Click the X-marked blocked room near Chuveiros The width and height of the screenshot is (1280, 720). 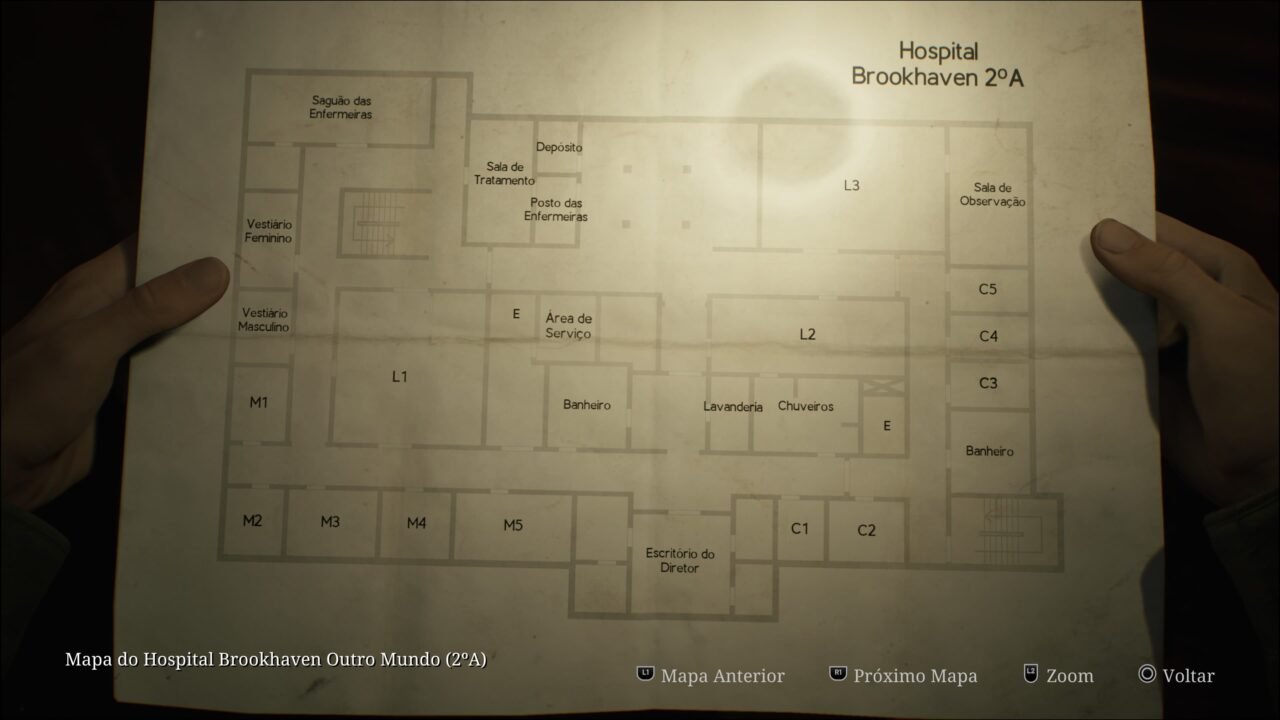[x=884, y=385]
